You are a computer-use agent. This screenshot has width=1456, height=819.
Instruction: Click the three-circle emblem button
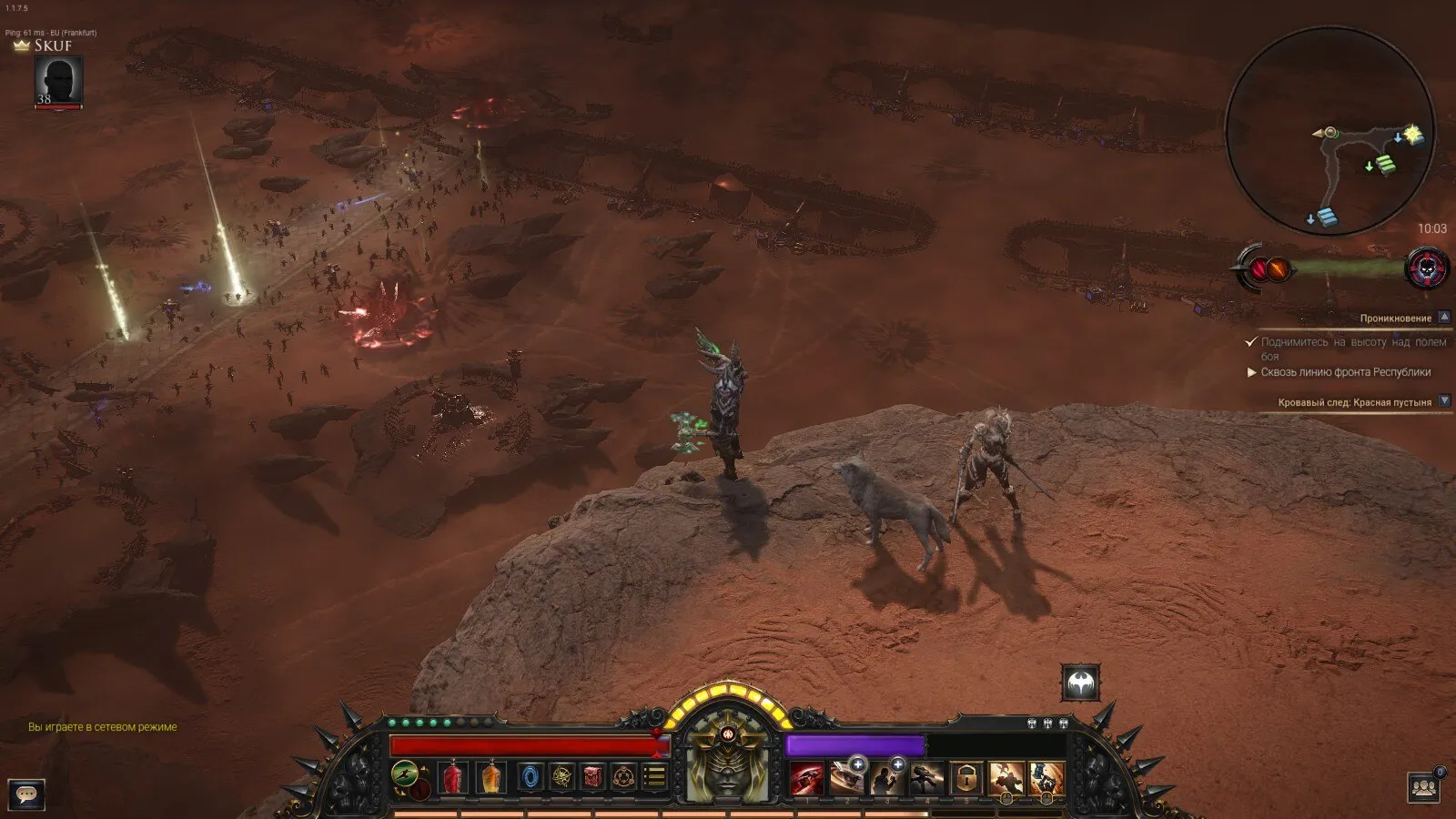[x=624, y=778]
